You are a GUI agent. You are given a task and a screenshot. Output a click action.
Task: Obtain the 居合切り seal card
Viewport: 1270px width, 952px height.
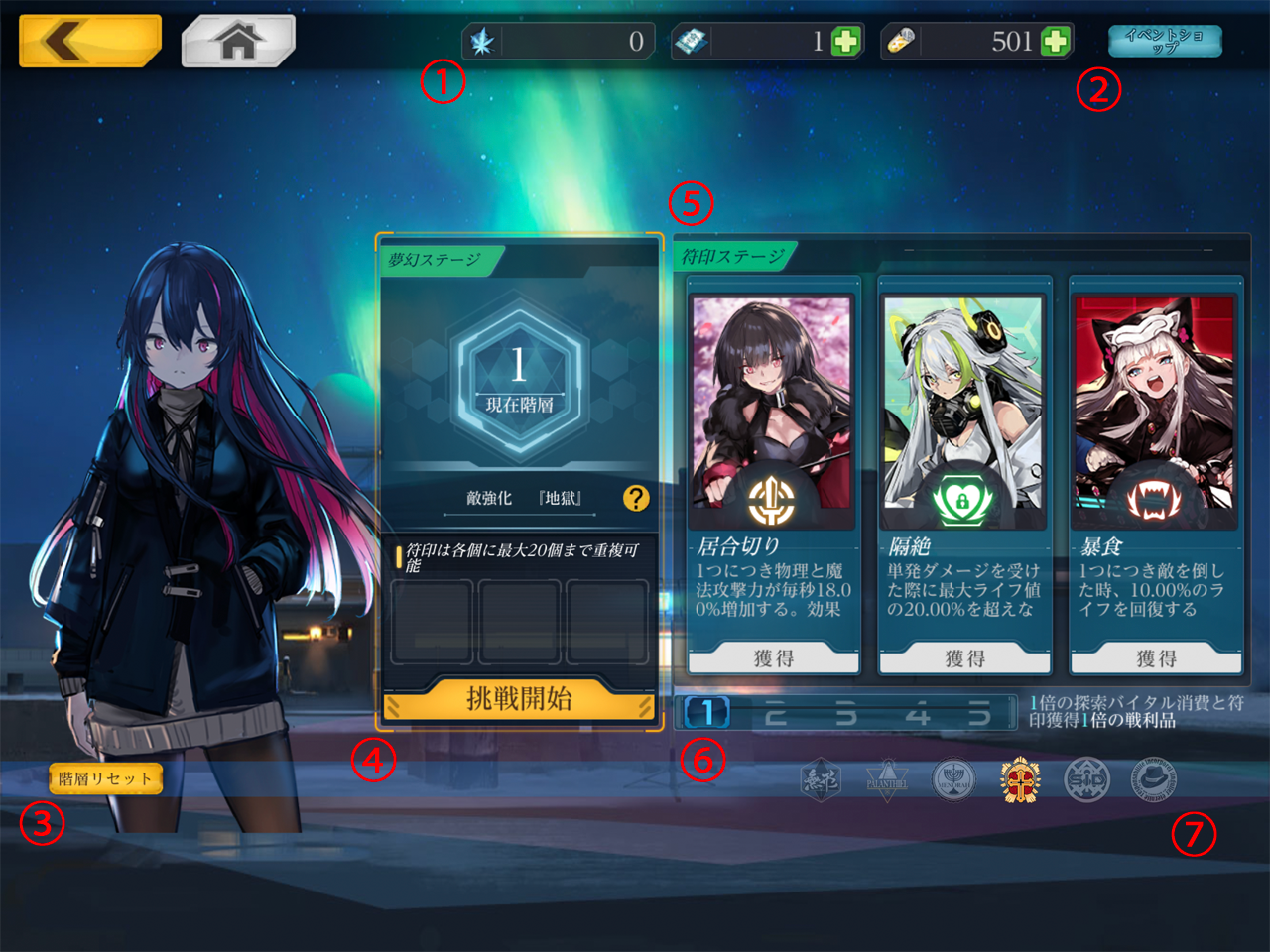773,658
